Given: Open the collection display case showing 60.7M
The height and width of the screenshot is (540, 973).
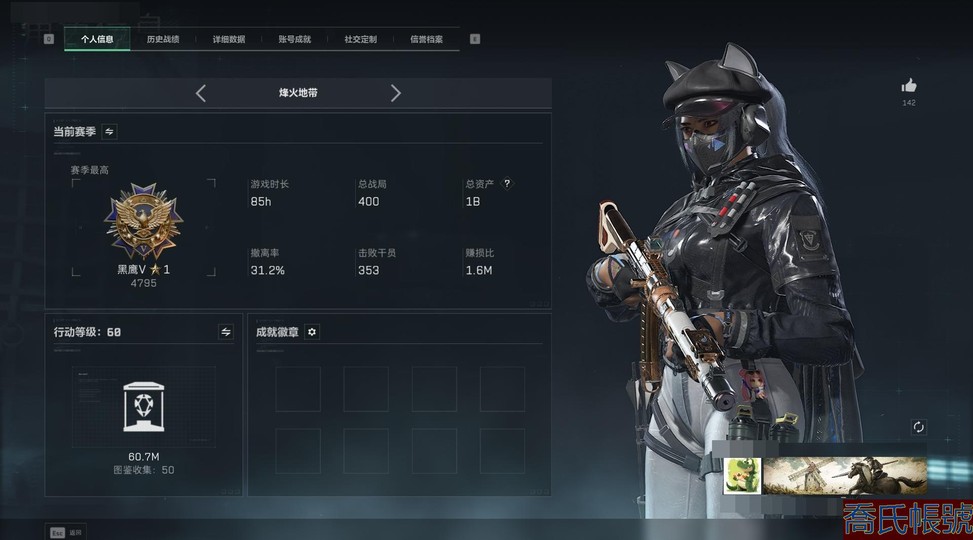Looking at the screenshot, I should pyautogui.click(x=143, y=410).
